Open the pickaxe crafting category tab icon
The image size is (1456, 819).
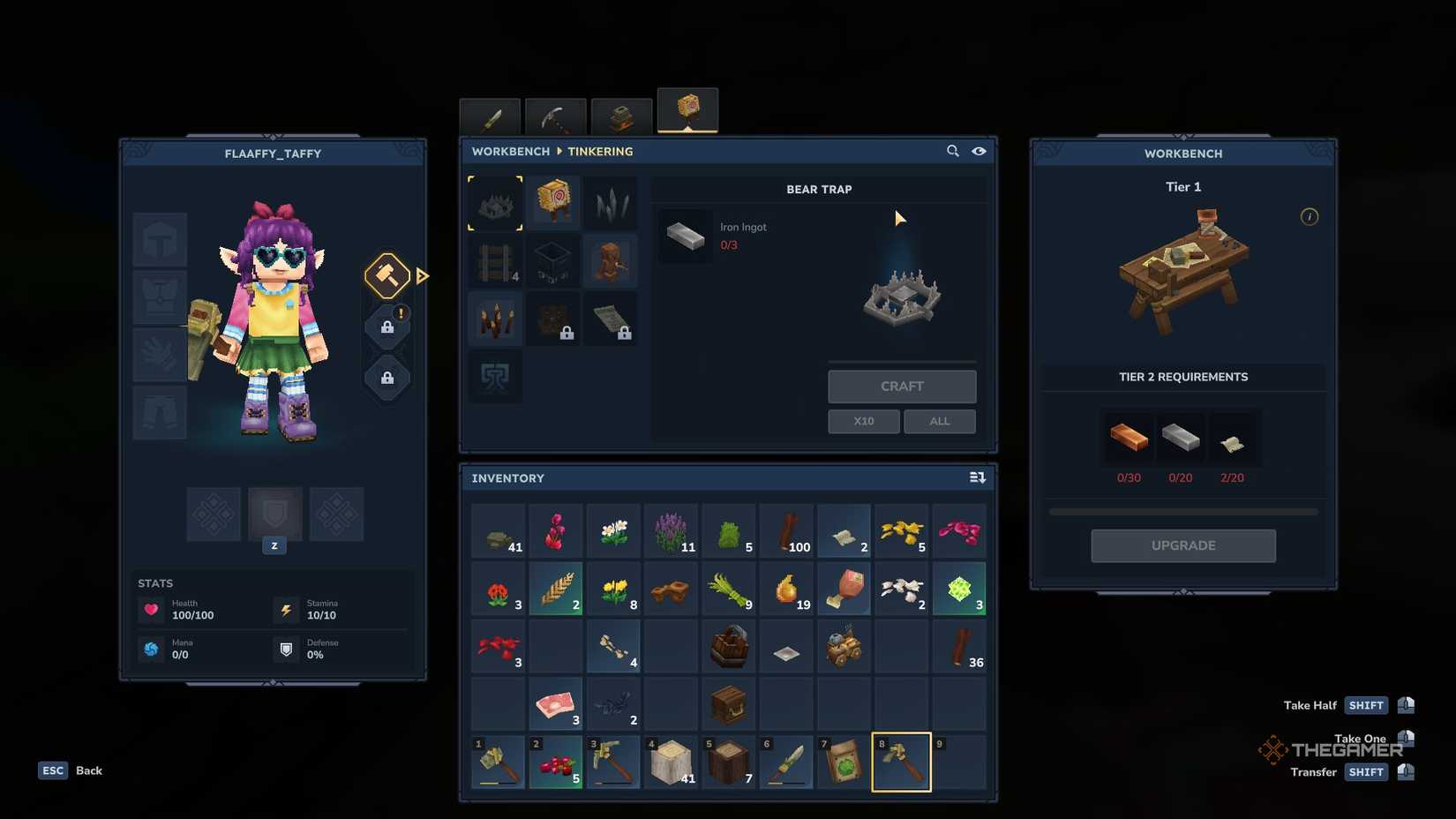[553, 116]
